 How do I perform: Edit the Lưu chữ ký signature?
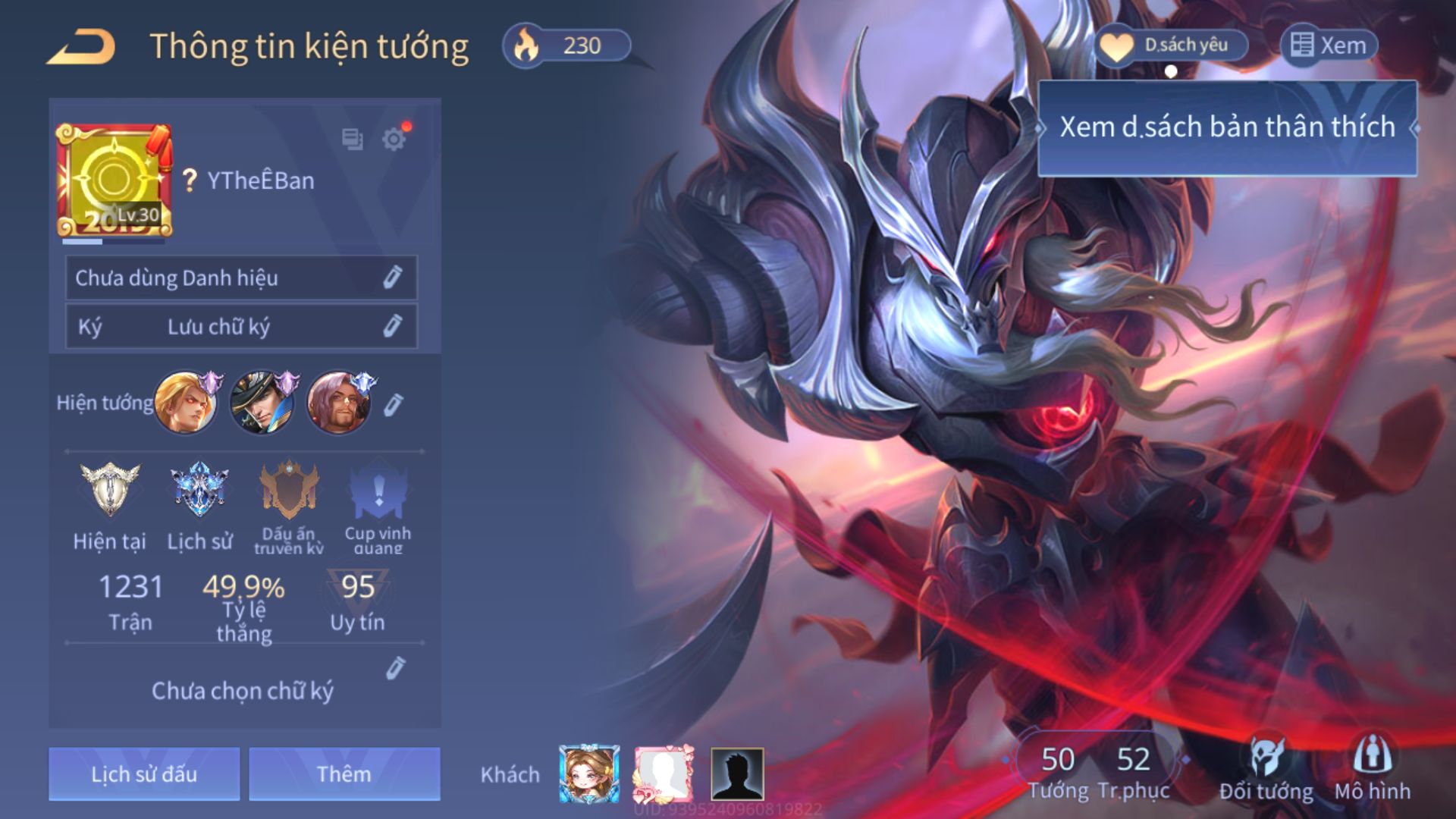pos(391,326)
